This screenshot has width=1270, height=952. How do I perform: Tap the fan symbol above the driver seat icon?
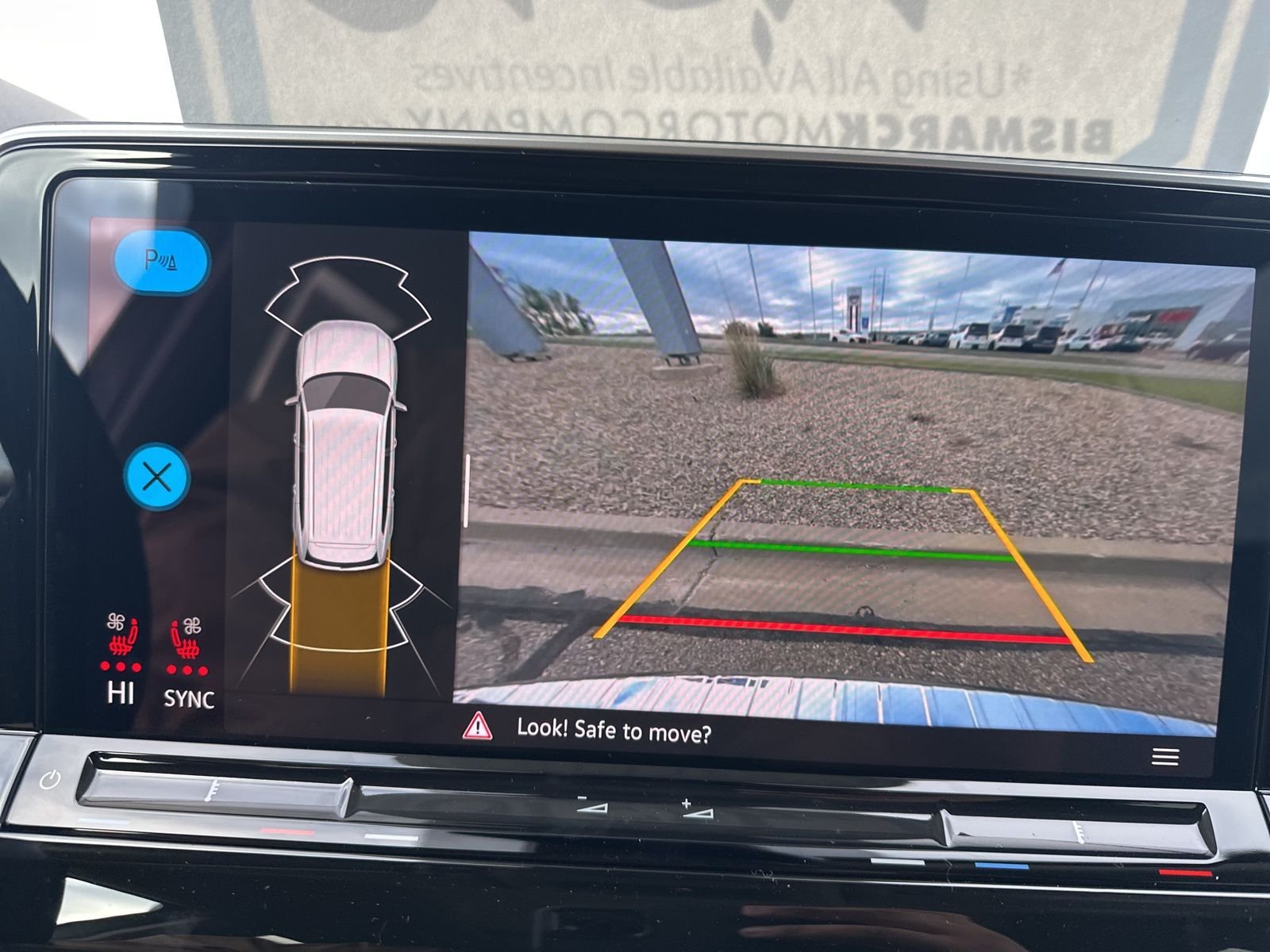point(117,621)
